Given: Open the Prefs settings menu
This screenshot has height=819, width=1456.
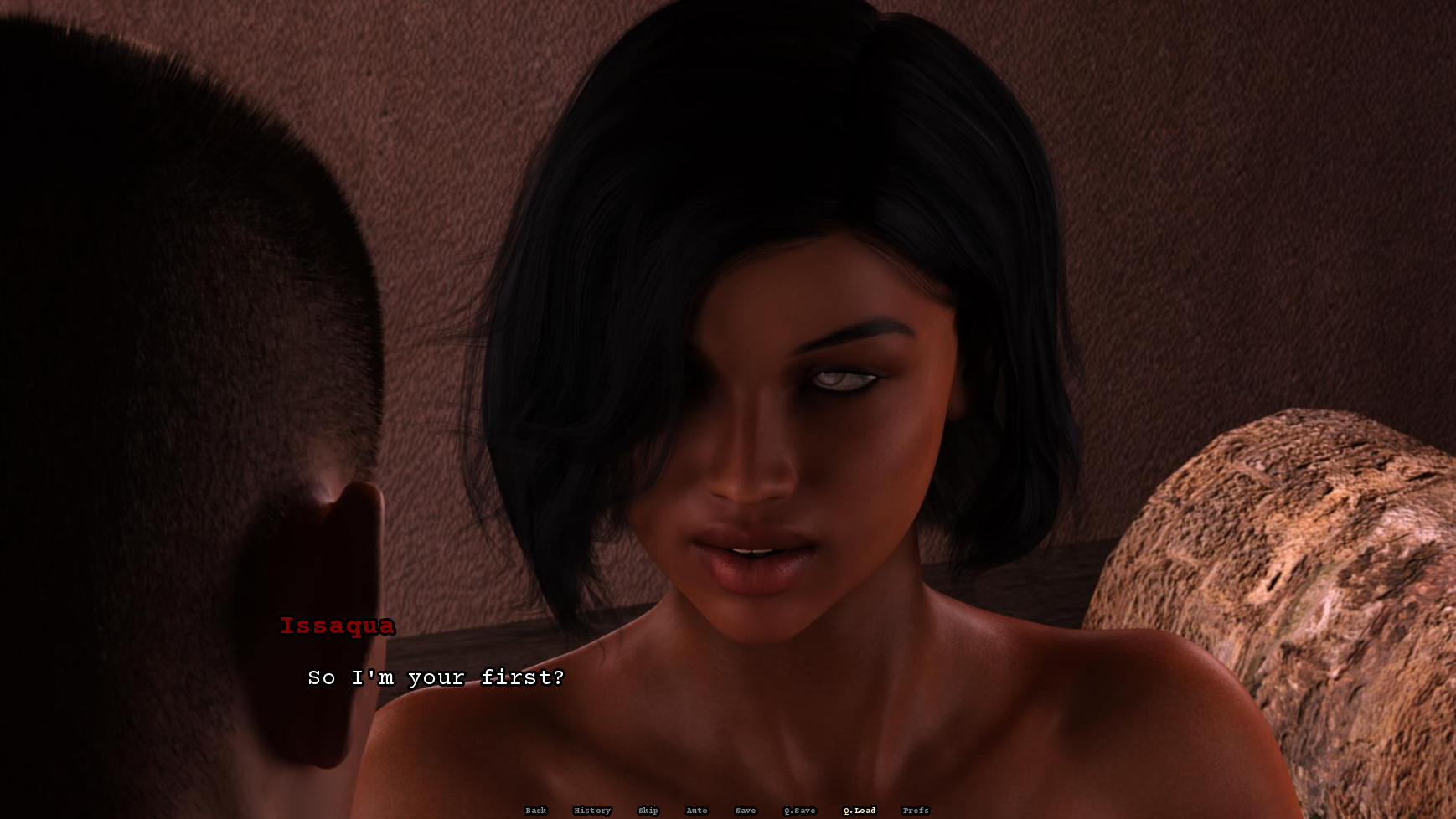Looking at the screenshot, I should 916,811.
